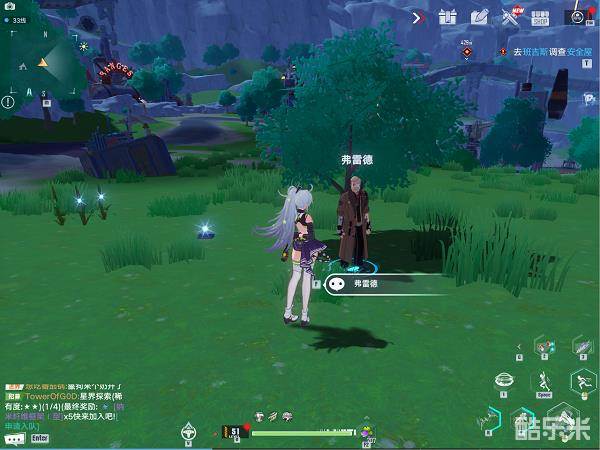Open the notepad and pencil icon

(x=478, y=16)
